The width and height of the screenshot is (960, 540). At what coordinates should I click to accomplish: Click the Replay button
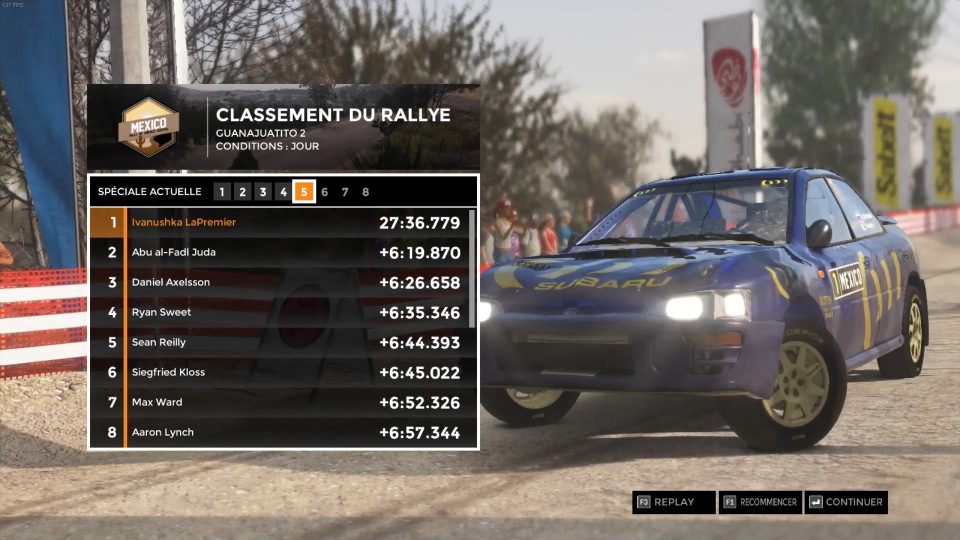point(674,502)
